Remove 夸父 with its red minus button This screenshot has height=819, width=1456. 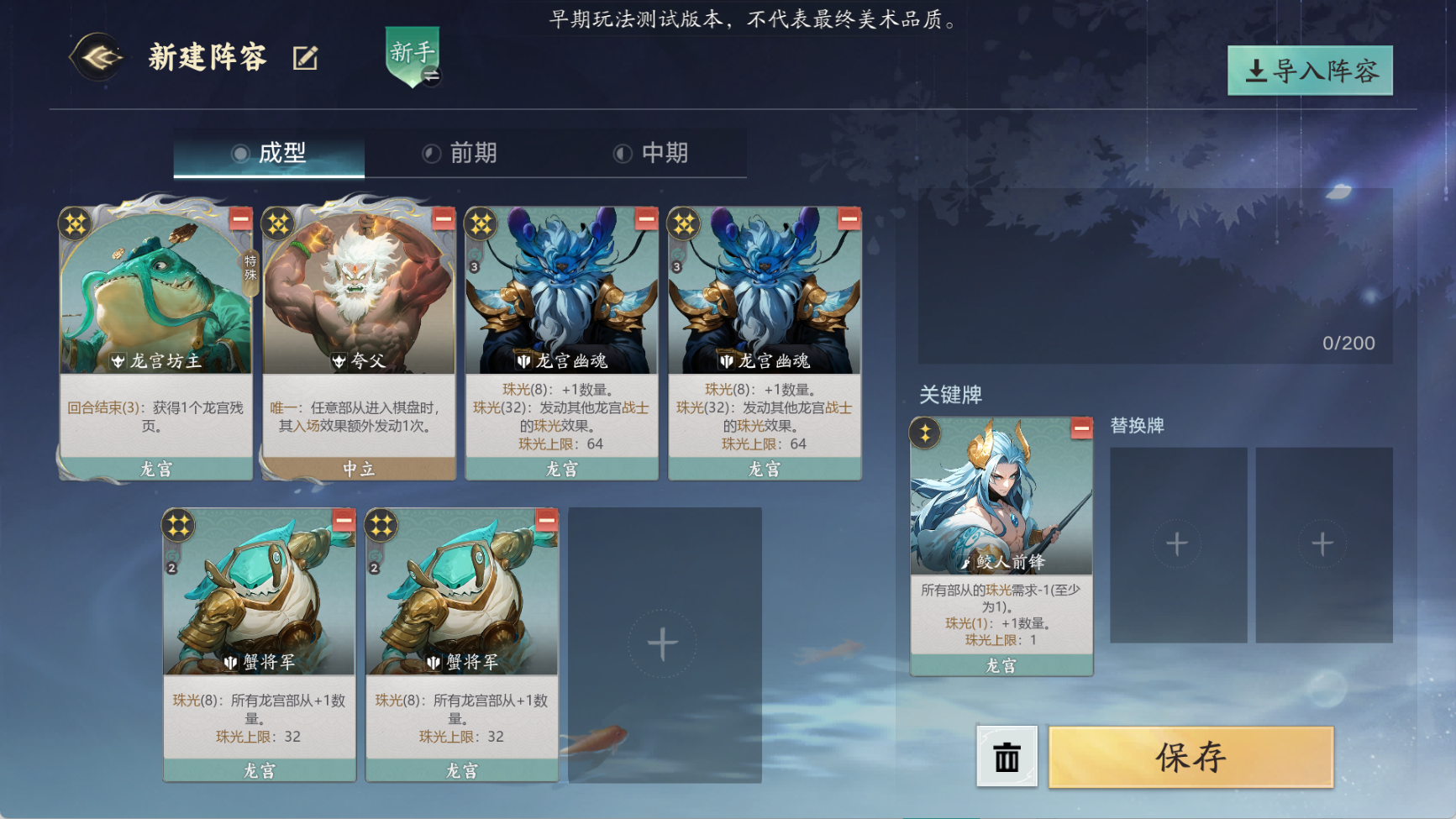pyautogui.click(x=444, y=219)
